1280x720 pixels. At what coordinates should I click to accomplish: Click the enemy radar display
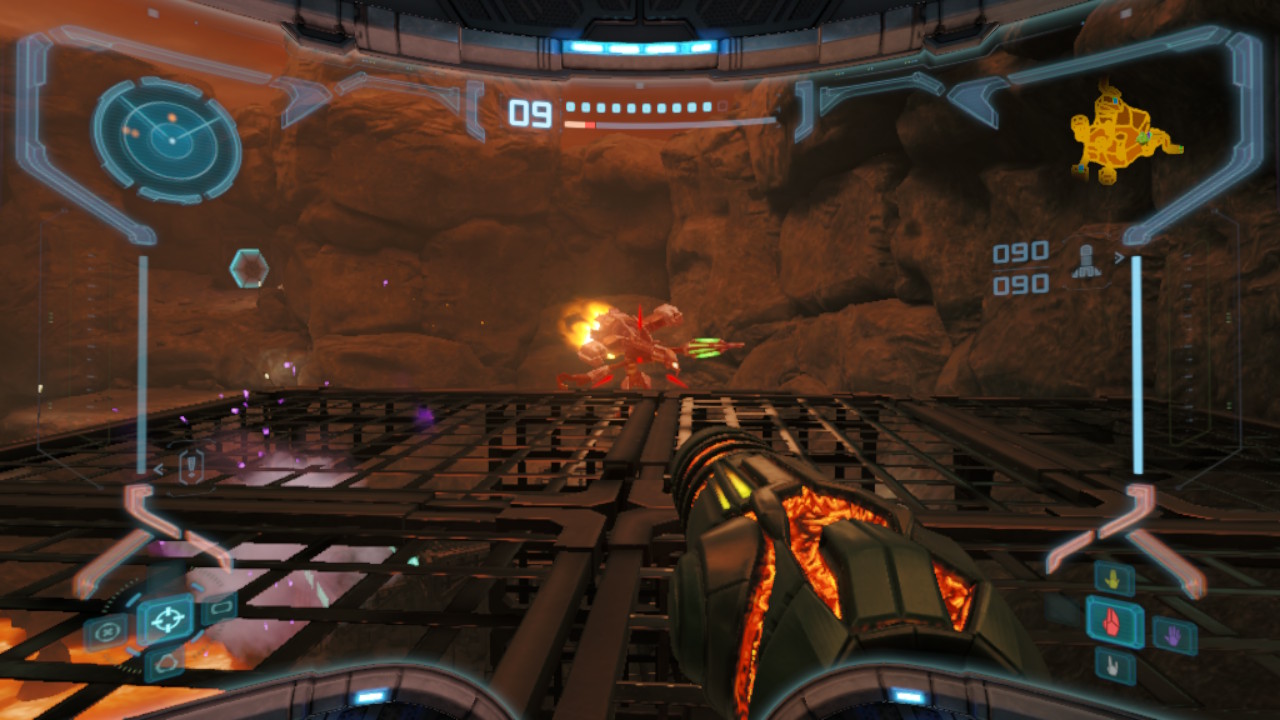(x=168, y=140)
